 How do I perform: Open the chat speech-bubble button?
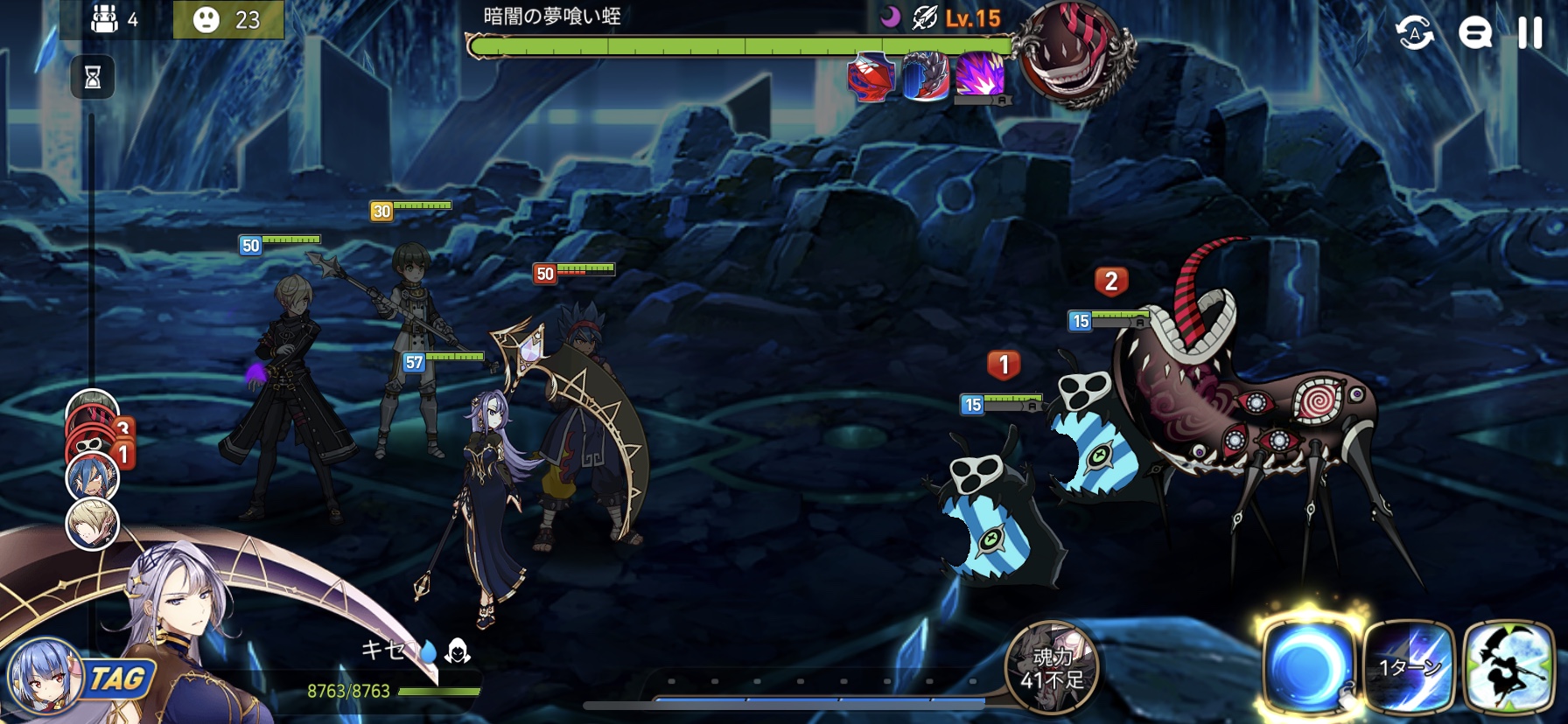(1475, 33)
